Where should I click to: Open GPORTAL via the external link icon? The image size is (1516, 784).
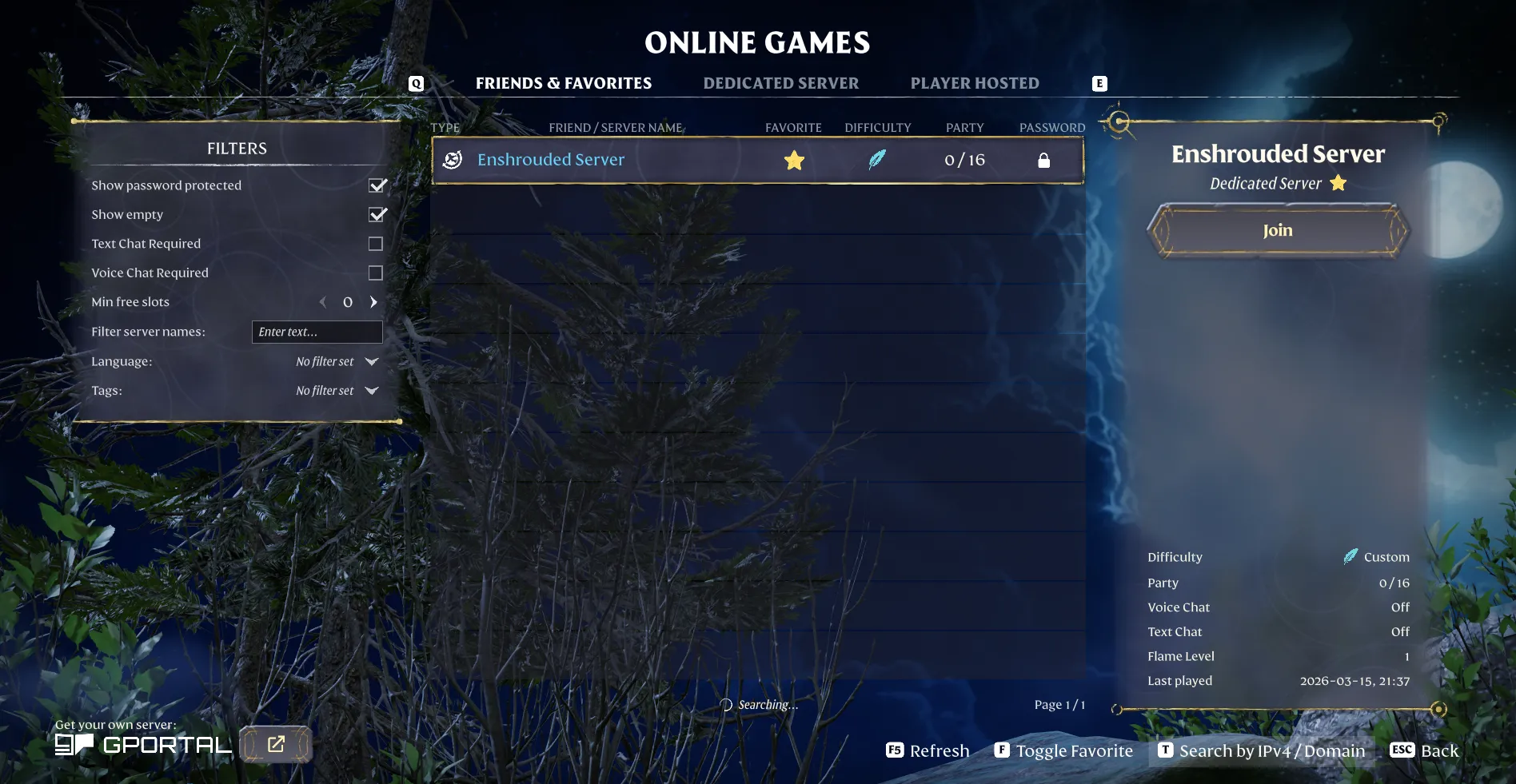point(276,743)
